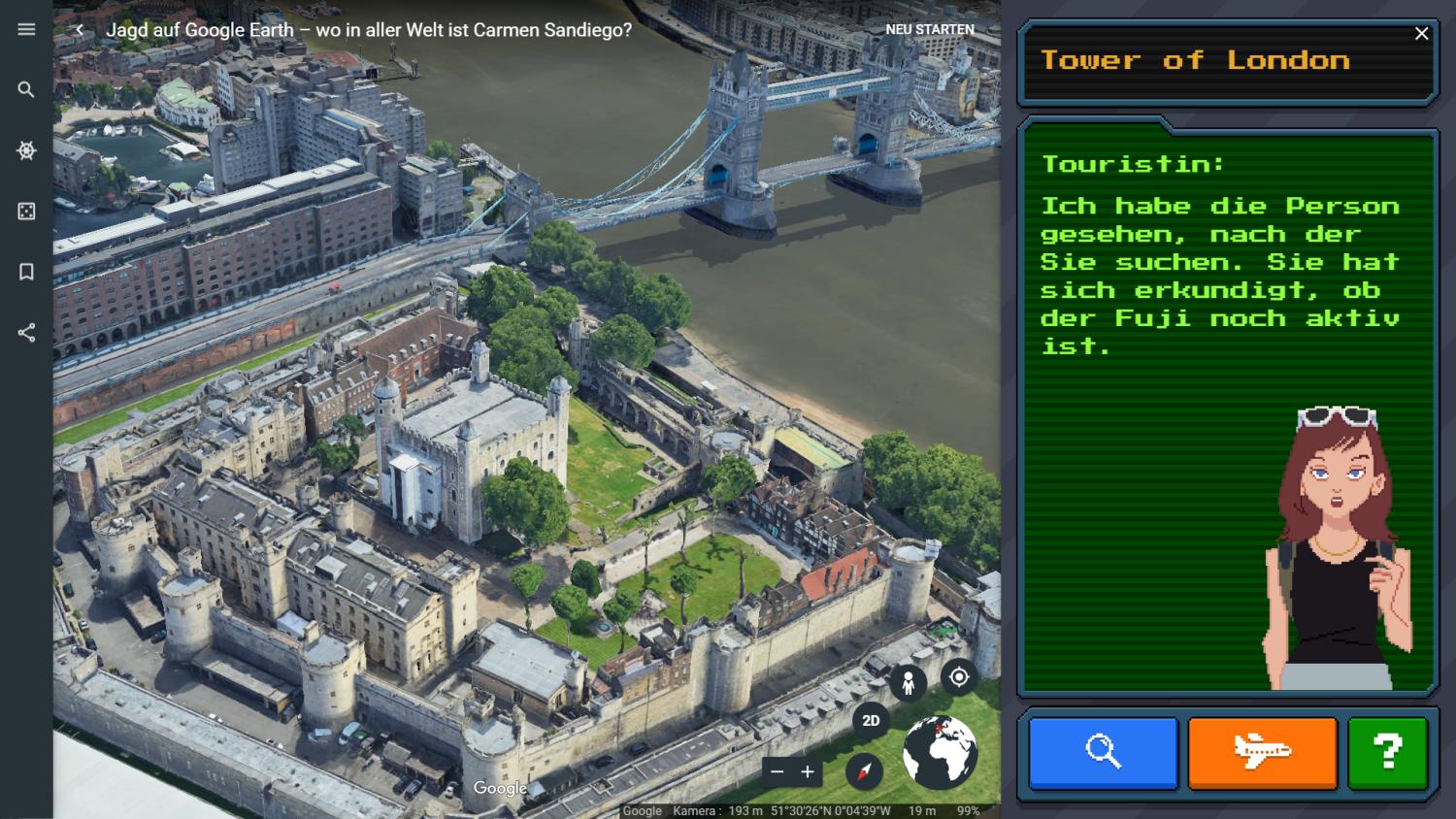Investigate with the blue magnifying glass button
This screenshot has width=1456, height=819.
1103,751
